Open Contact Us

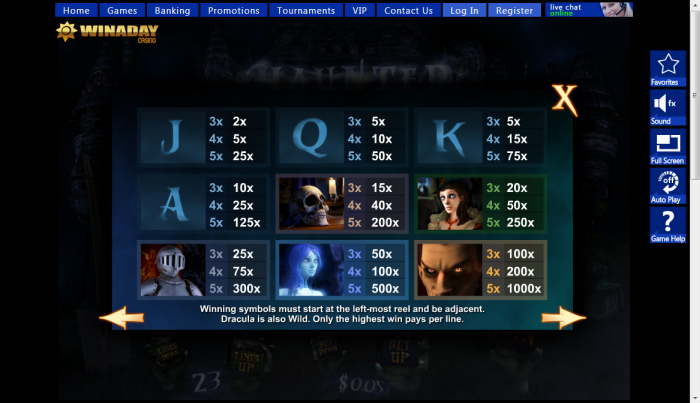(x=408, y=10)
